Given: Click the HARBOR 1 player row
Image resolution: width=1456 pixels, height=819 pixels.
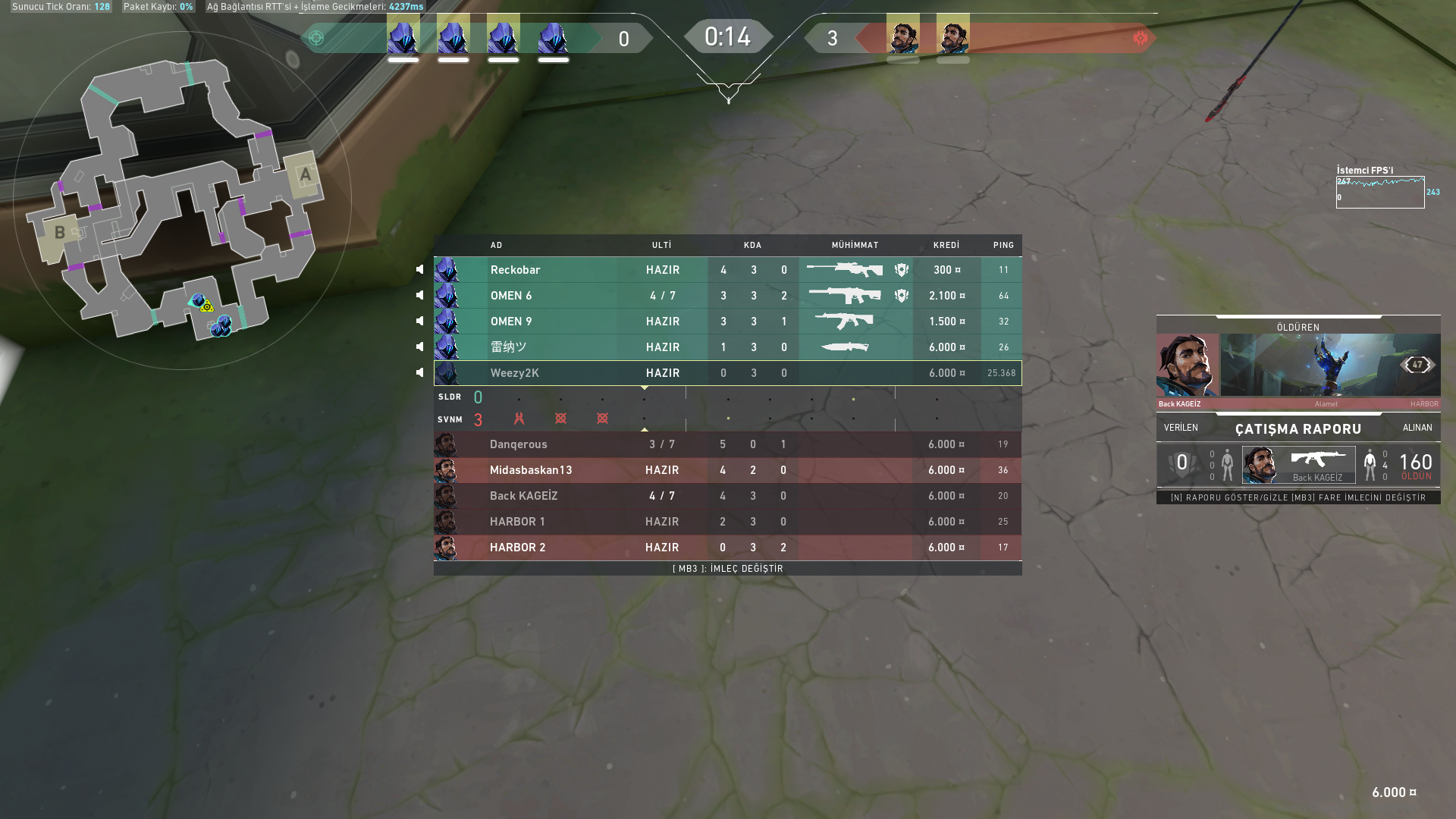Looking at the screenshot, I should click(x=726, y=522).
